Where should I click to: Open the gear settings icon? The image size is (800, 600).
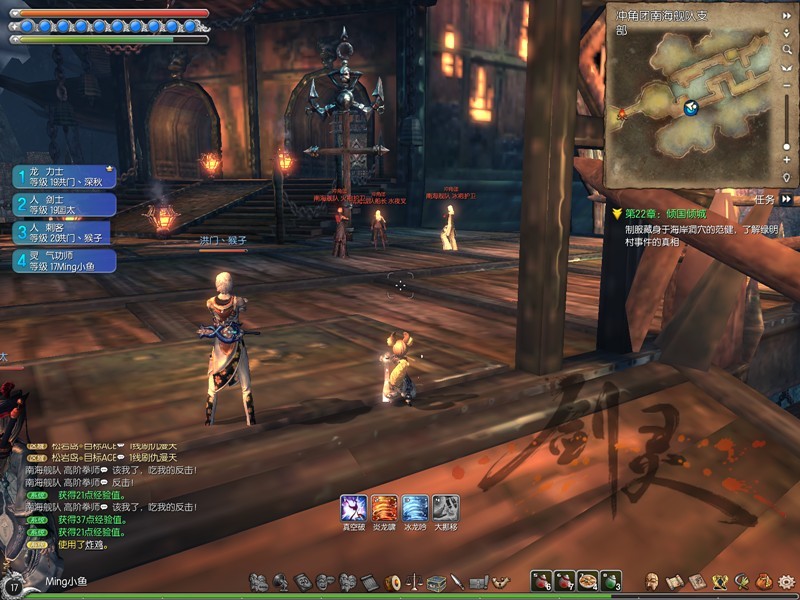[x=786, y=581]
